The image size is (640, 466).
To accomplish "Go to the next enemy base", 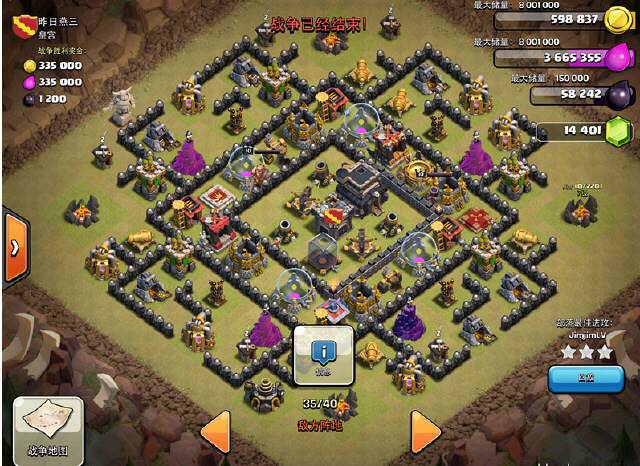I will [x=424, y=432].
